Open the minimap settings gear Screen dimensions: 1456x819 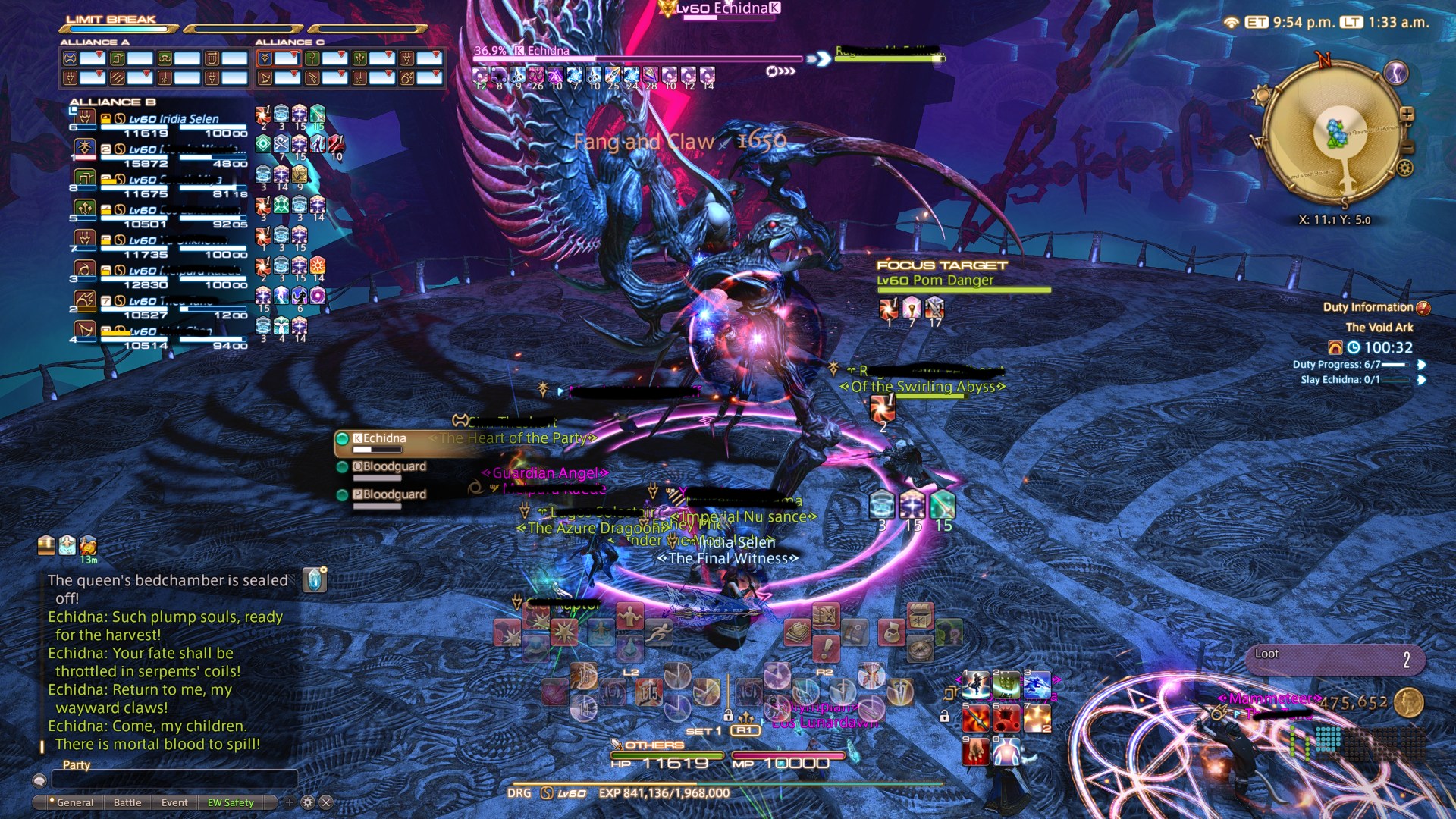click(x=1405, y=168)
